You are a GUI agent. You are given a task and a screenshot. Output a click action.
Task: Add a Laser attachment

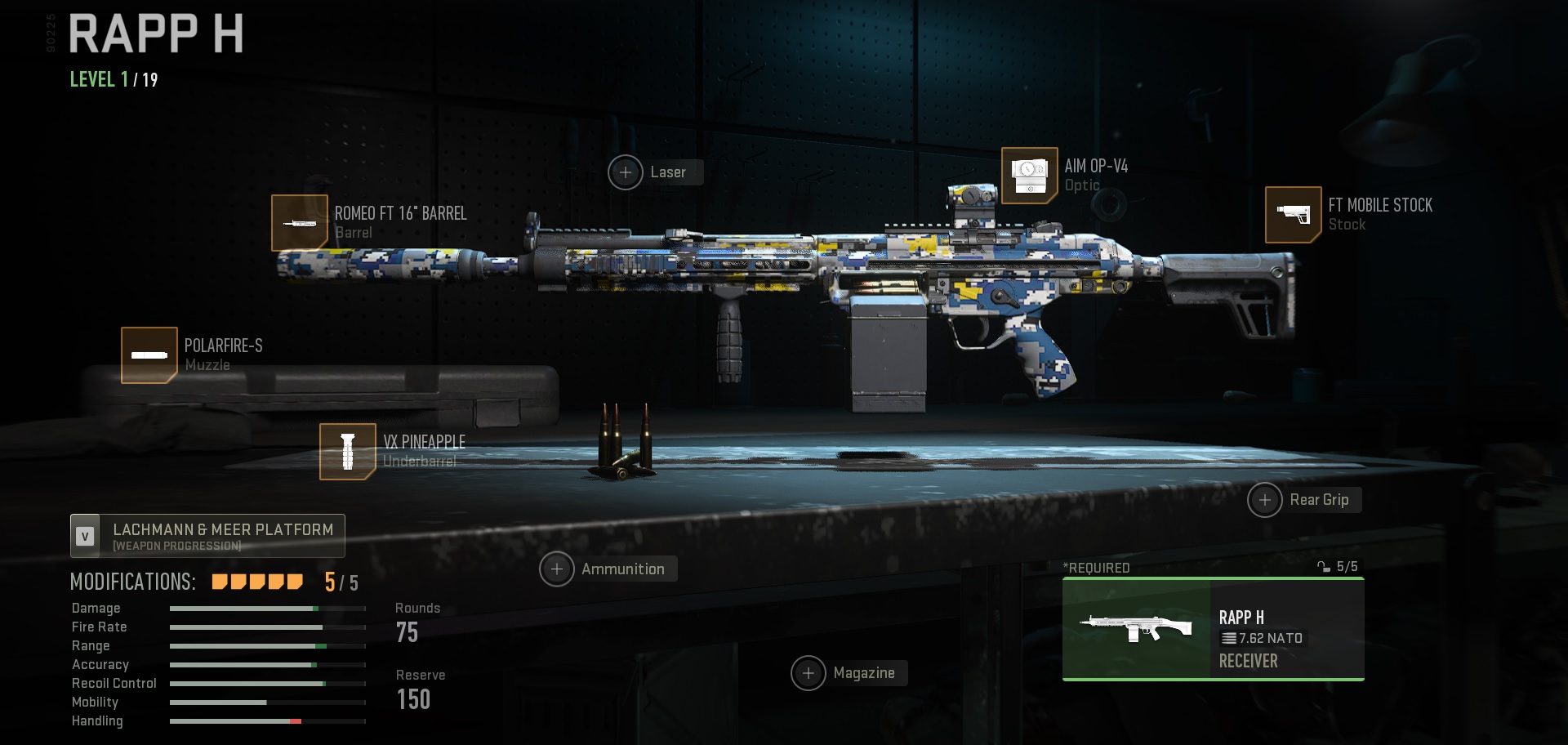pos(626,172)
